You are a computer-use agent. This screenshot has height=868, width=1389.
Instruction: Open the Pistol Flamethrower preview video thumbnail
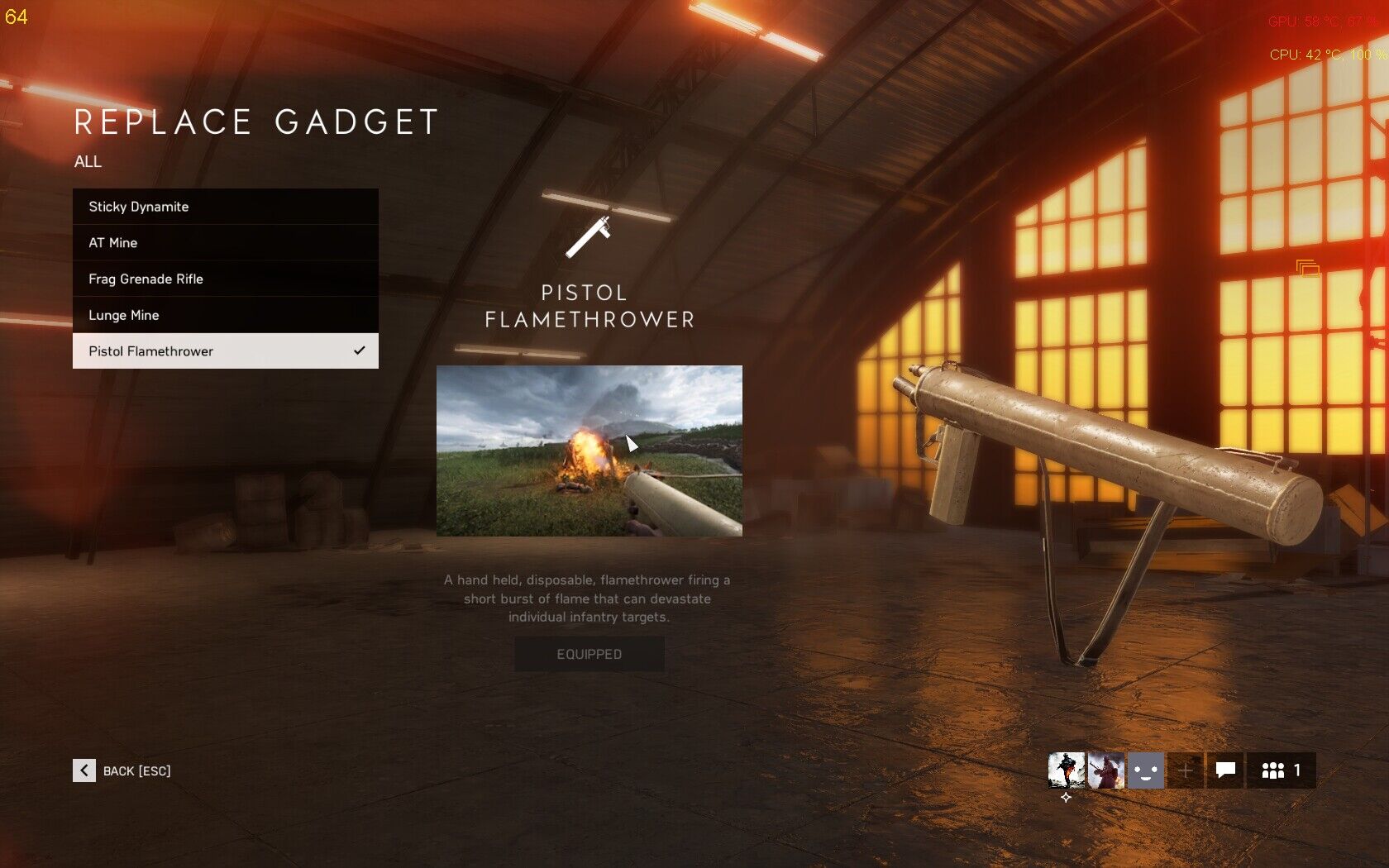pyautogui.click(x=589, y=451)
